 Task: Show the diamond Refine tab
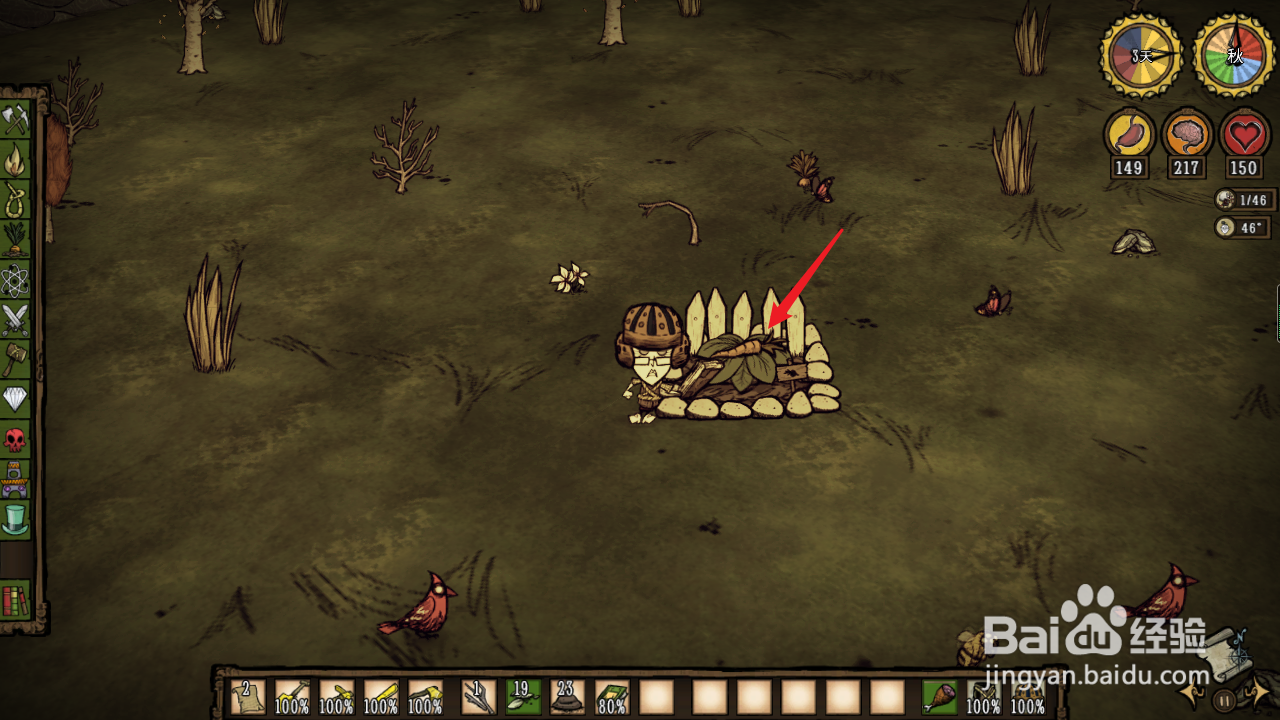(16, 399)
